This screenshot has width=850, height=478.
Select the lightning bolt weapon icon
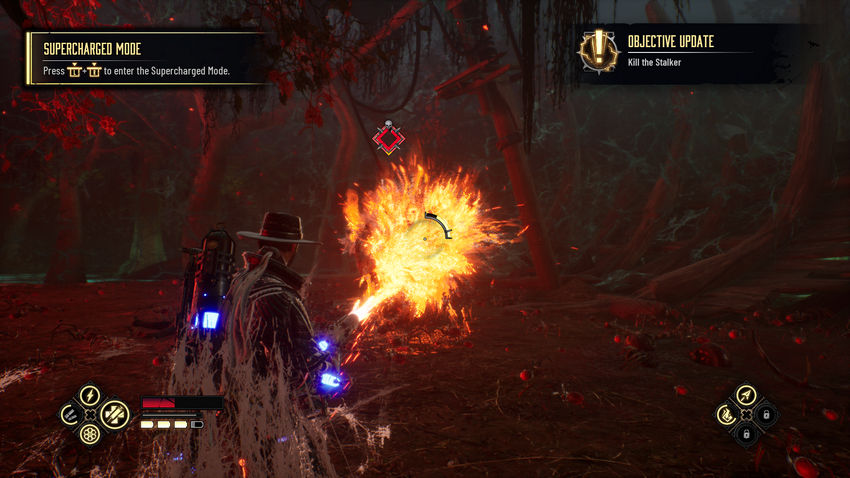pyautogui.click(x=90, y=395)
